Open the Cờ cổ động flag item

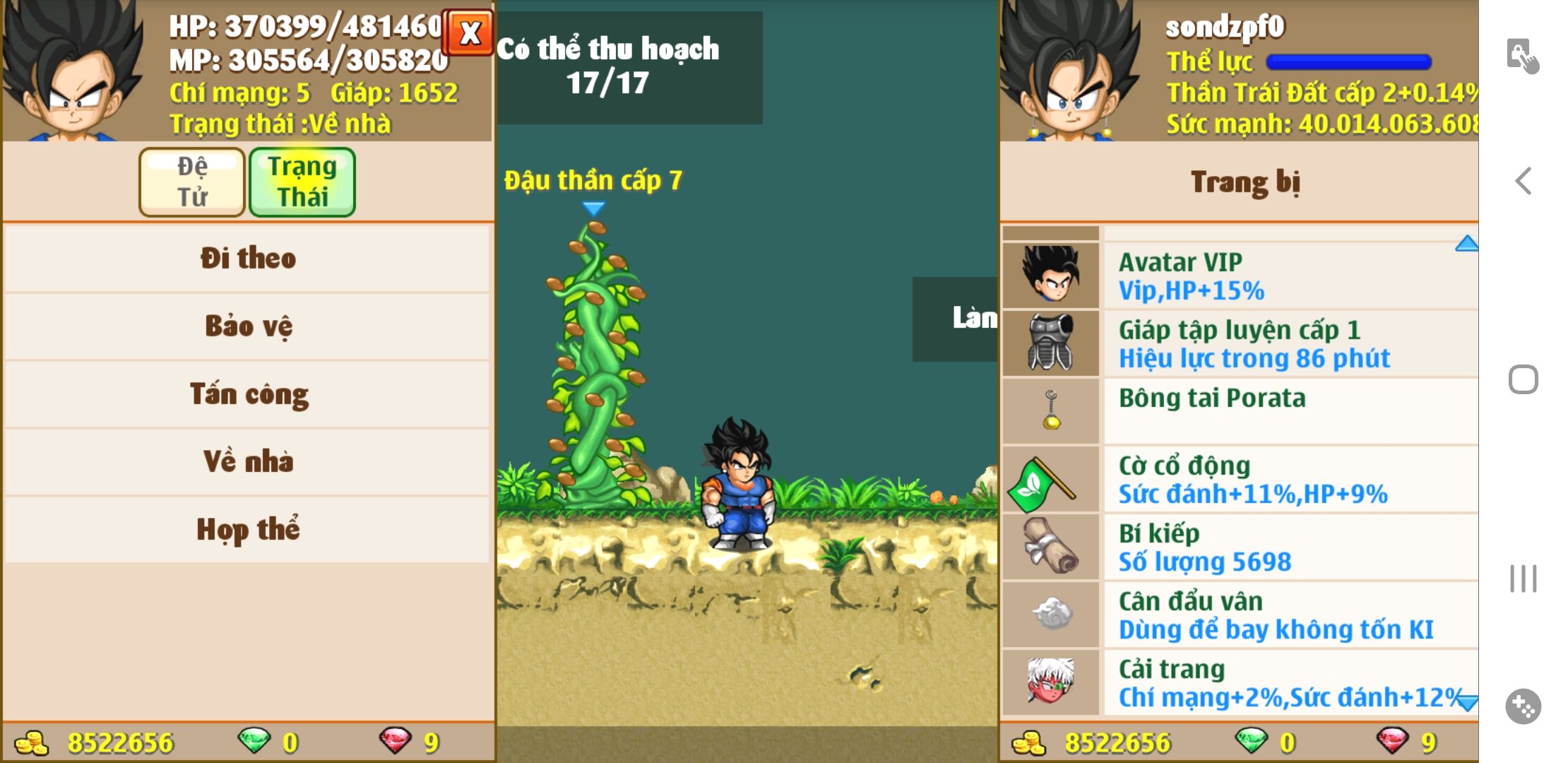[x=1240, y=479]
